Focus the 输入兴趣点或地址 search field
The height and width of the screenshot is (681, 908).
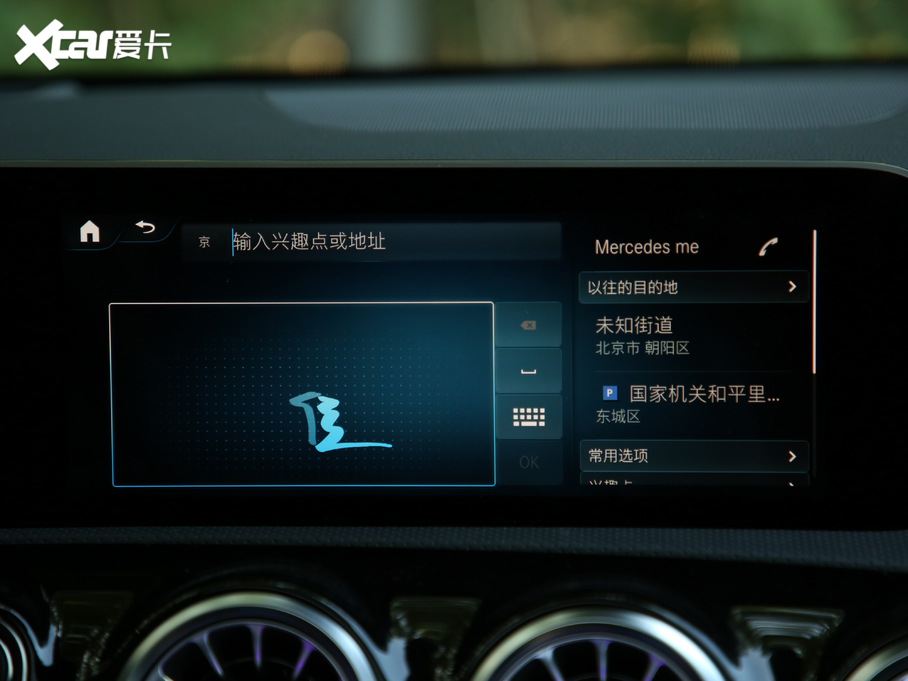tap(390, 242)
